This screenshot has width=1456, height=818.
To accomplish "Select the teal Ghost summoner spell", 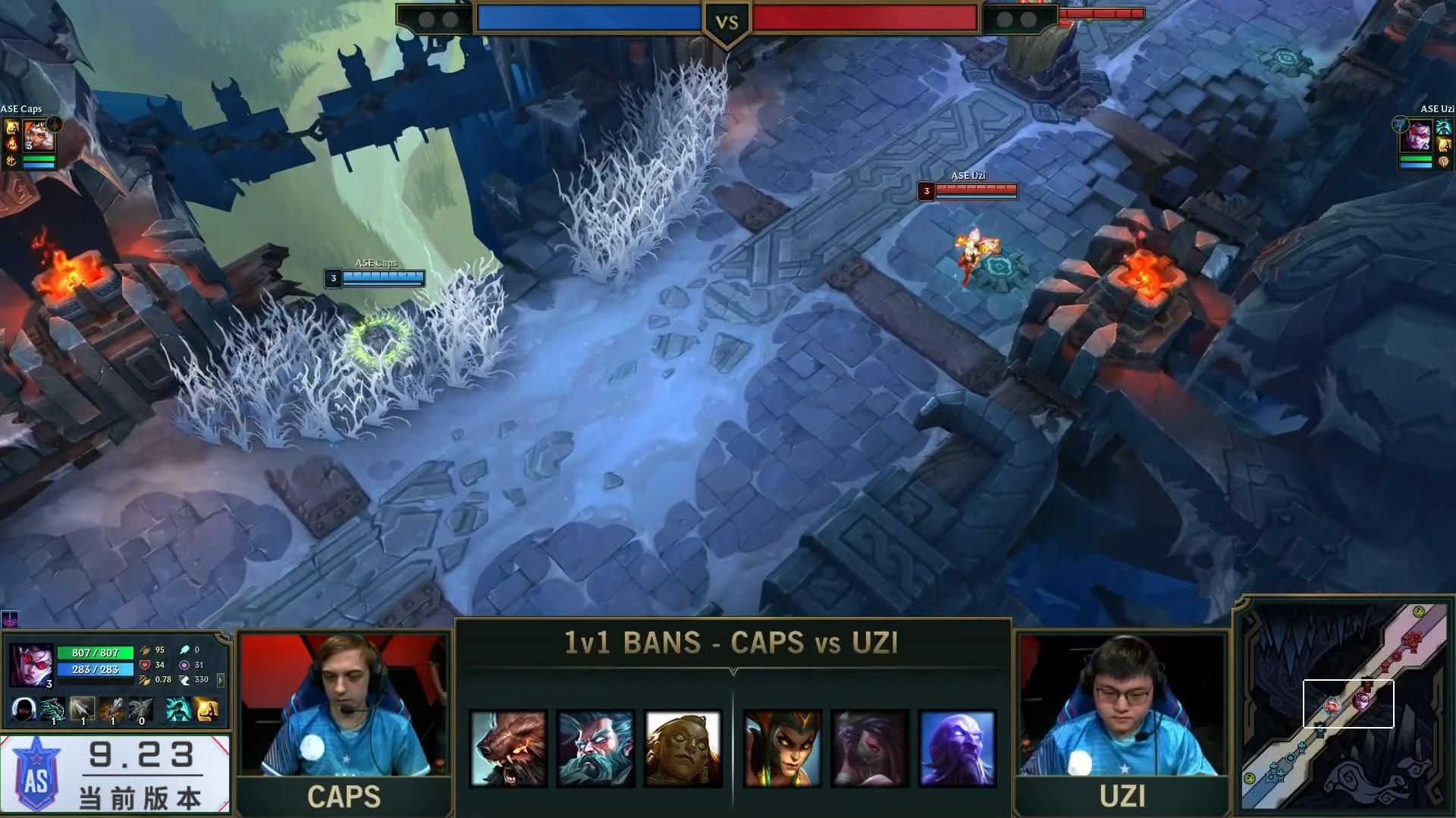I will tap(177, 710).
